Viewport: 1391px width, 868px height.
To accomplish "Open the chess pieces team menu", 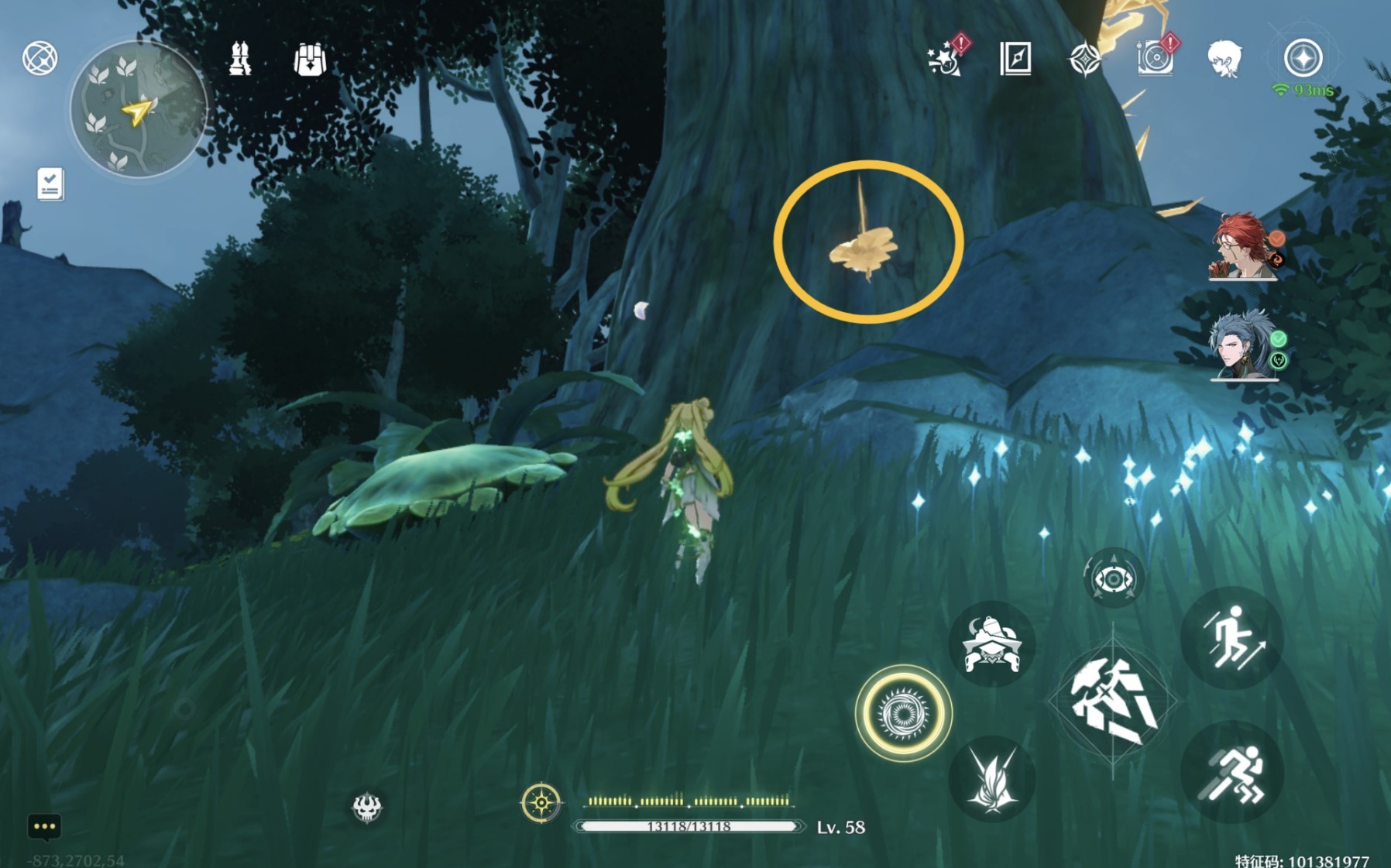I will [x=240, y=59].
